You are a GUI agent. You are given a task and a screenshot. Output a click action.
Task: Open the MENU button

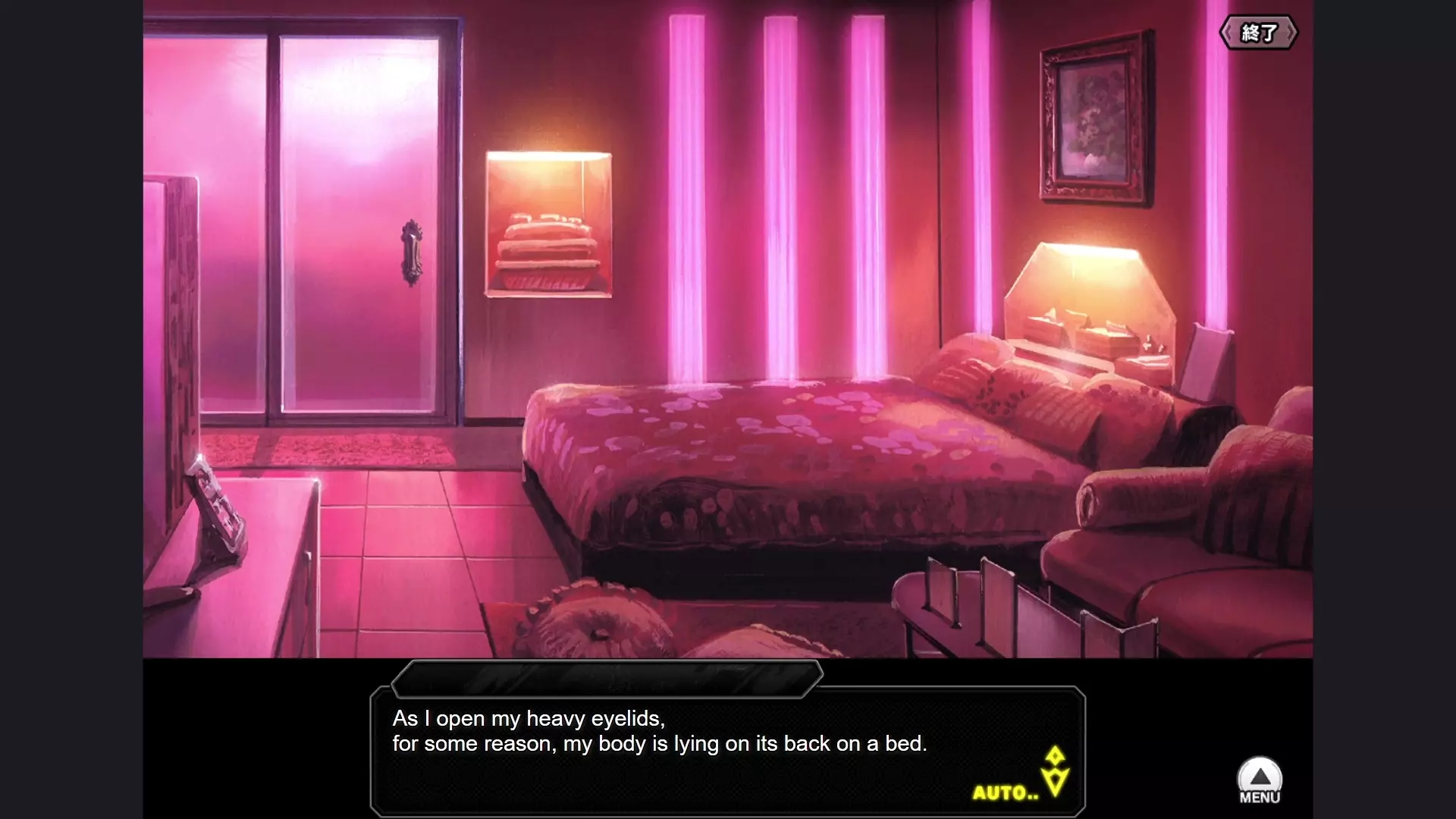[x=1260, y=781]
